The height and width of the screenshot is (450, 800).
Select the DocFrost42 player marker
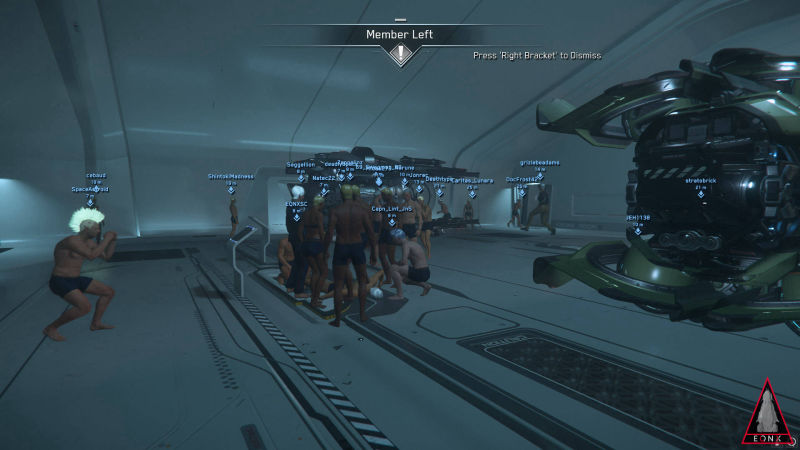pos(522,195)
